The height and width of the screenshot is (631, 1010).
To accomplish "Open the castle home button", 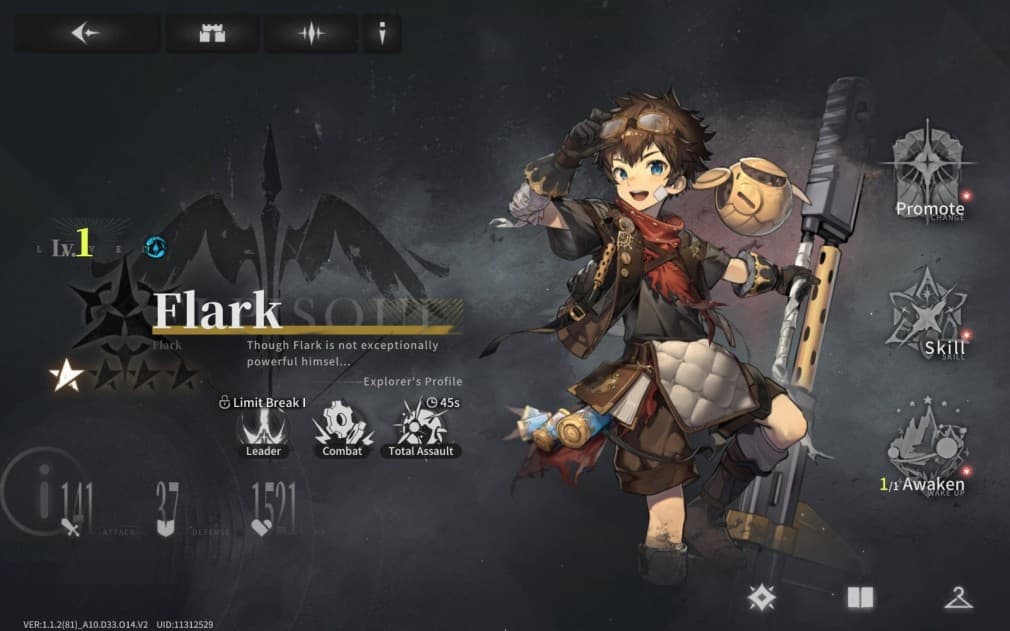I will point(212,33).
